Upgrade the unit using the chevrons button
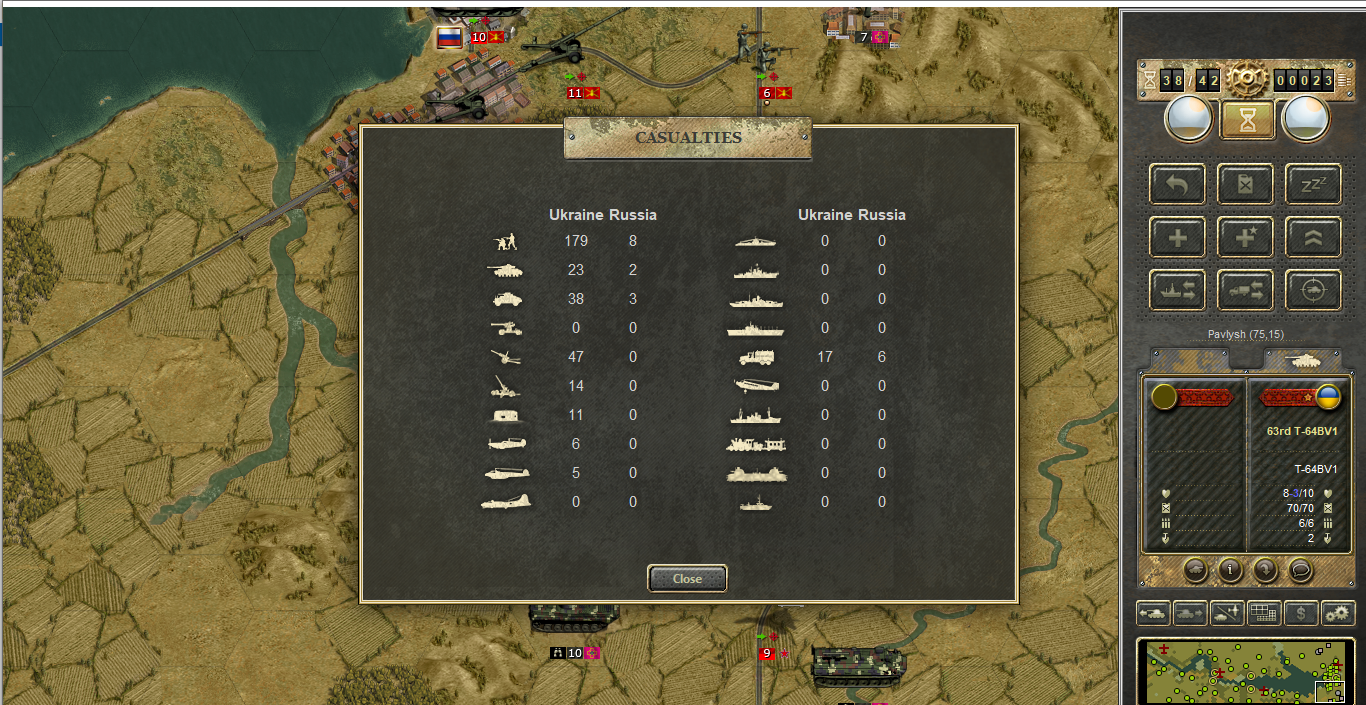This screenshot has width=1366, height=705. (x=1312, y=238)
